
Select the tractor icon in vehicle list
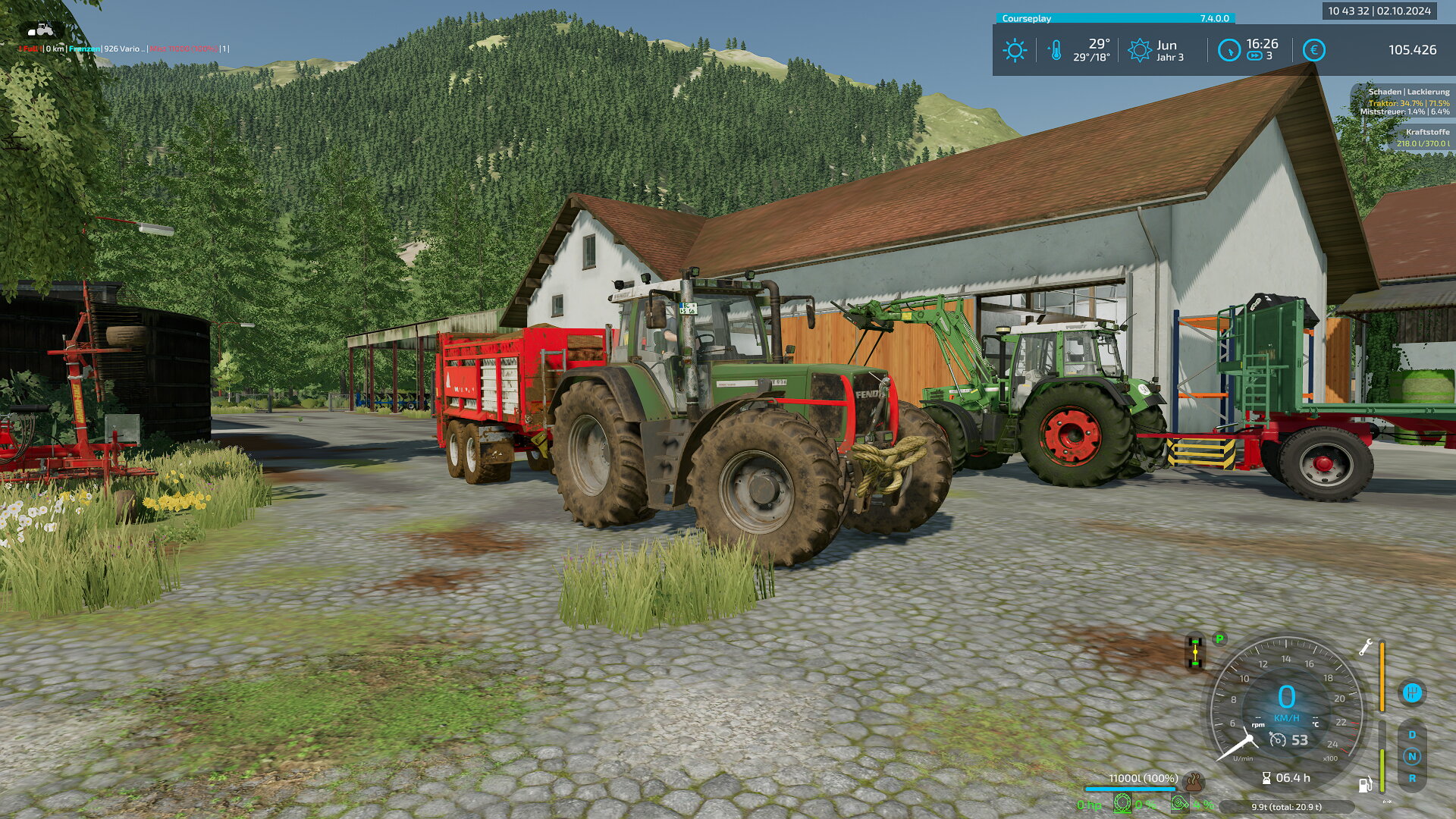[x=41, y=30]
